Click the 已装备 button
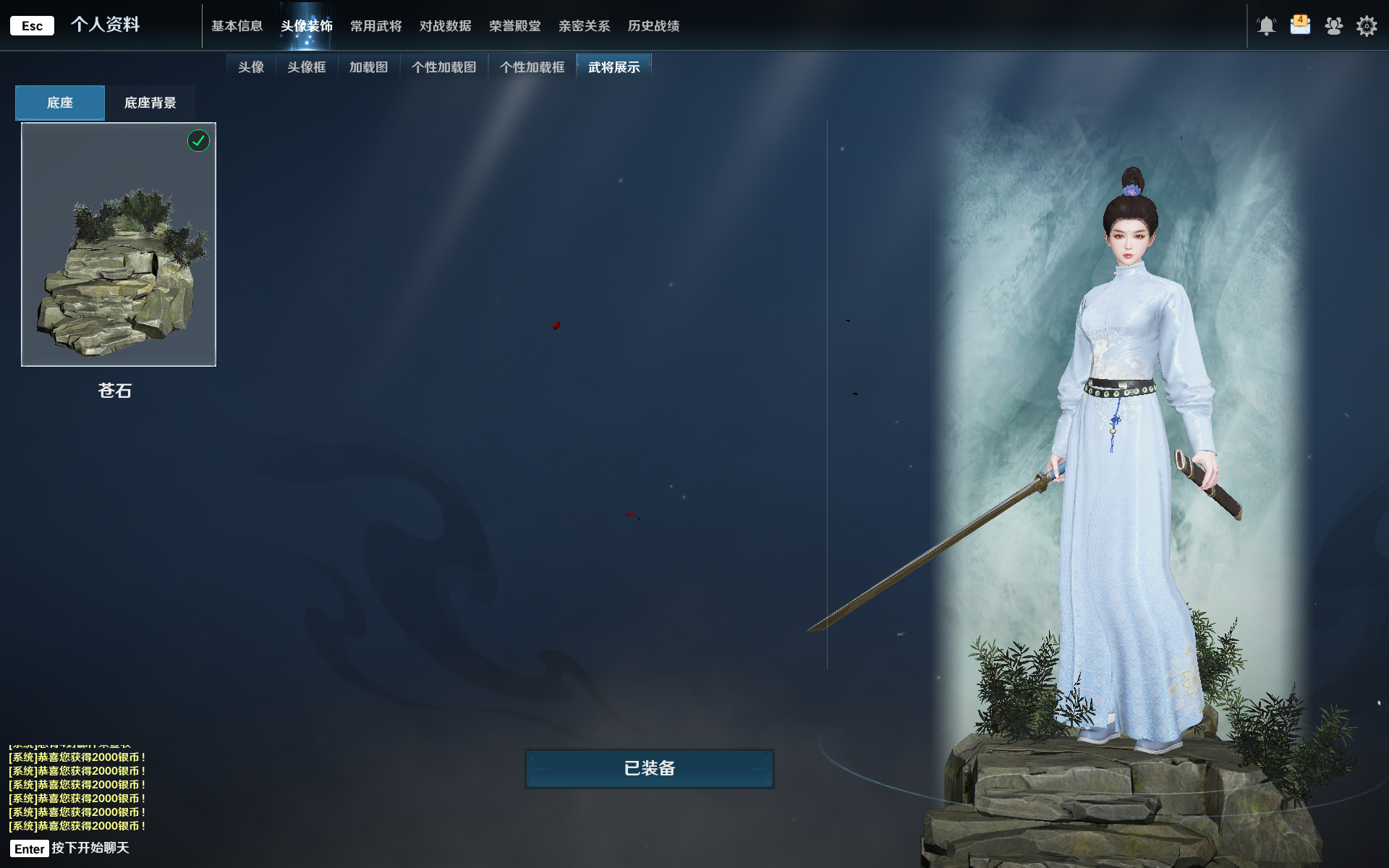1389x868 pixels. pyautogui.click(x=649, y=768)
